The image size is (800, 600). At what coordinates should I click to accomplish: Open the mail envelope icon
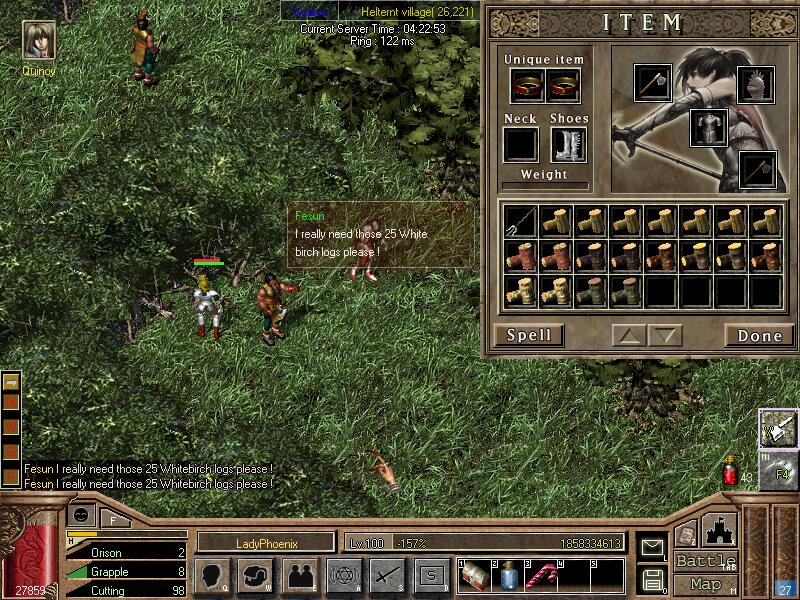pos(652,547)
